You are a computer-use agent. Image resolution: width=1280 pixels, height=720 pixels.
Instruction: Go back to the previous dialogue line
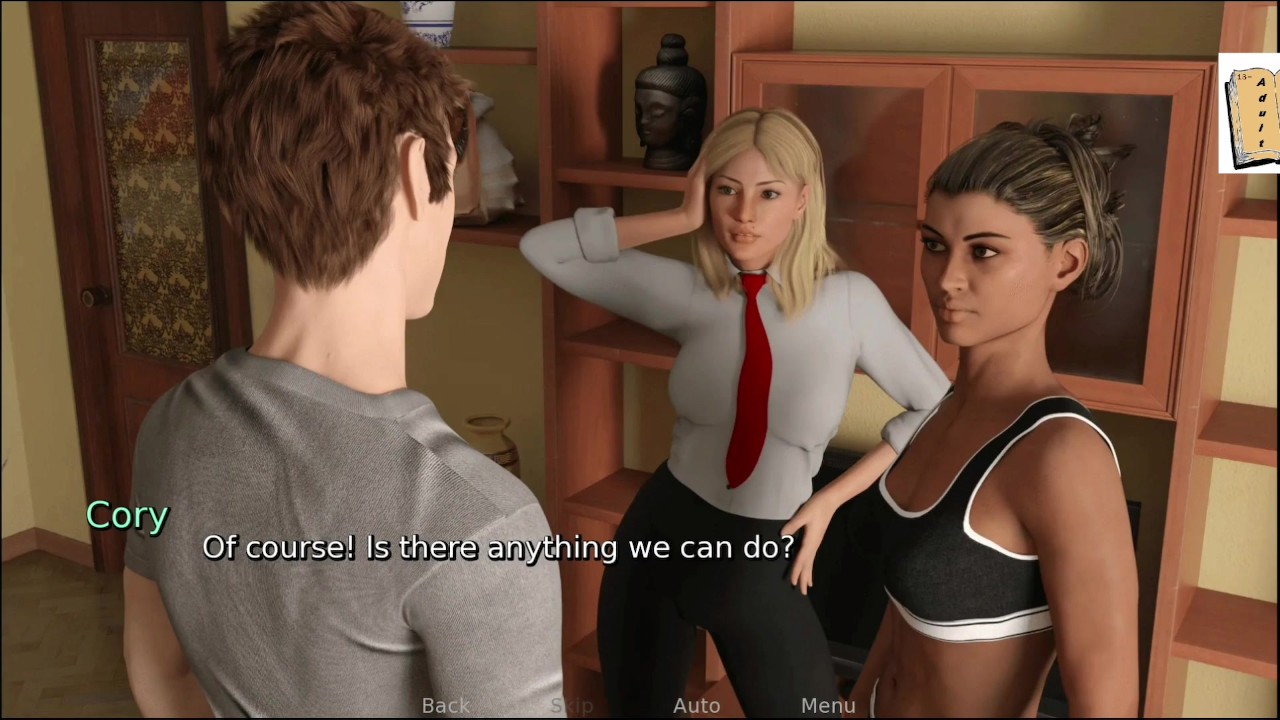click(x=446, y=706)
